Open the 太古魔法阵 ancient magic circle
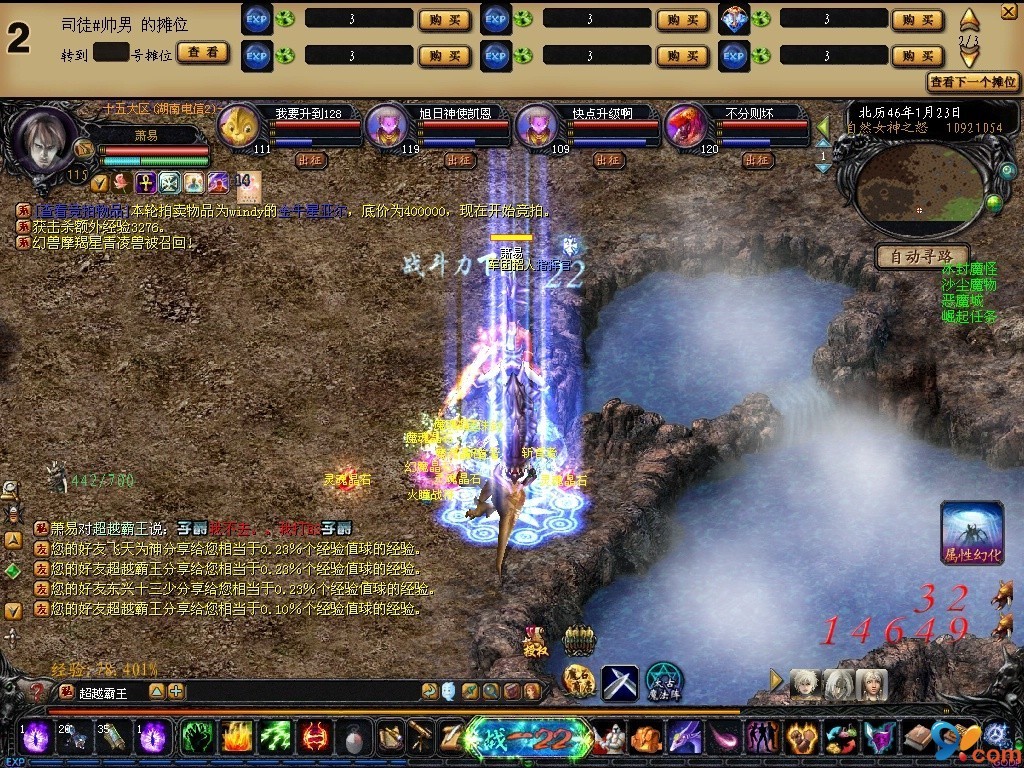This screenshot has width=1024, height=768. (663, 681)
